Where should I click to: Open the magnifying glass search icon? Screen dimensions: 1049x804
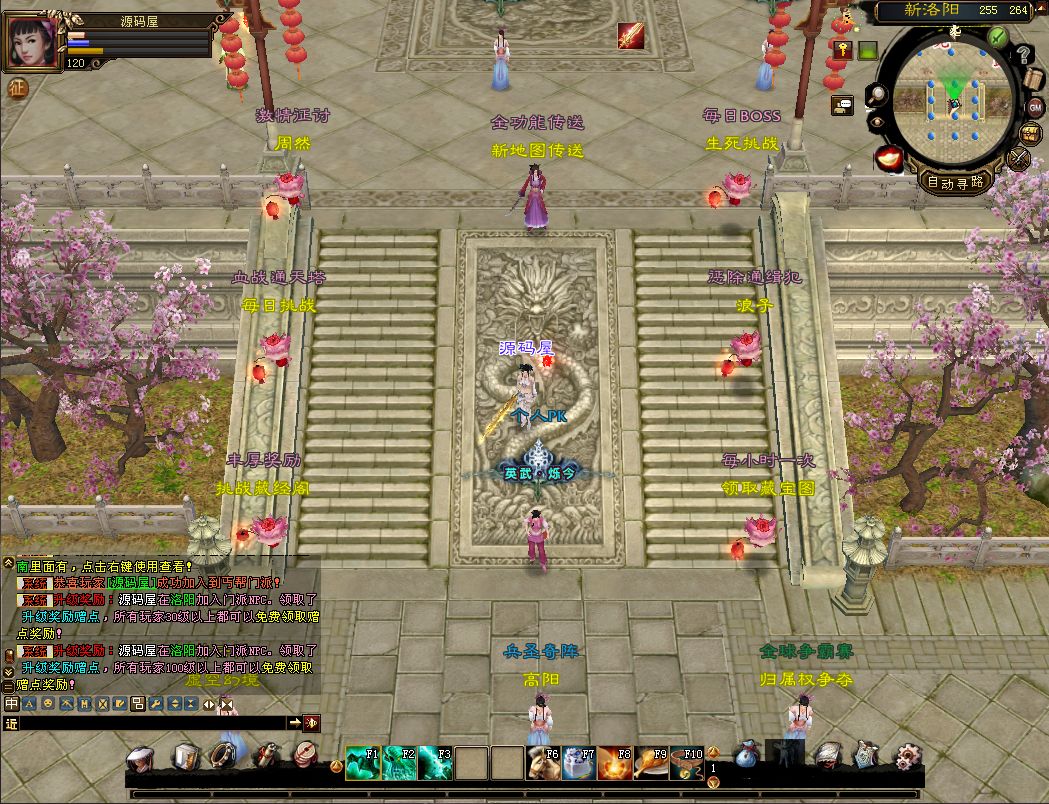(877, 95)
